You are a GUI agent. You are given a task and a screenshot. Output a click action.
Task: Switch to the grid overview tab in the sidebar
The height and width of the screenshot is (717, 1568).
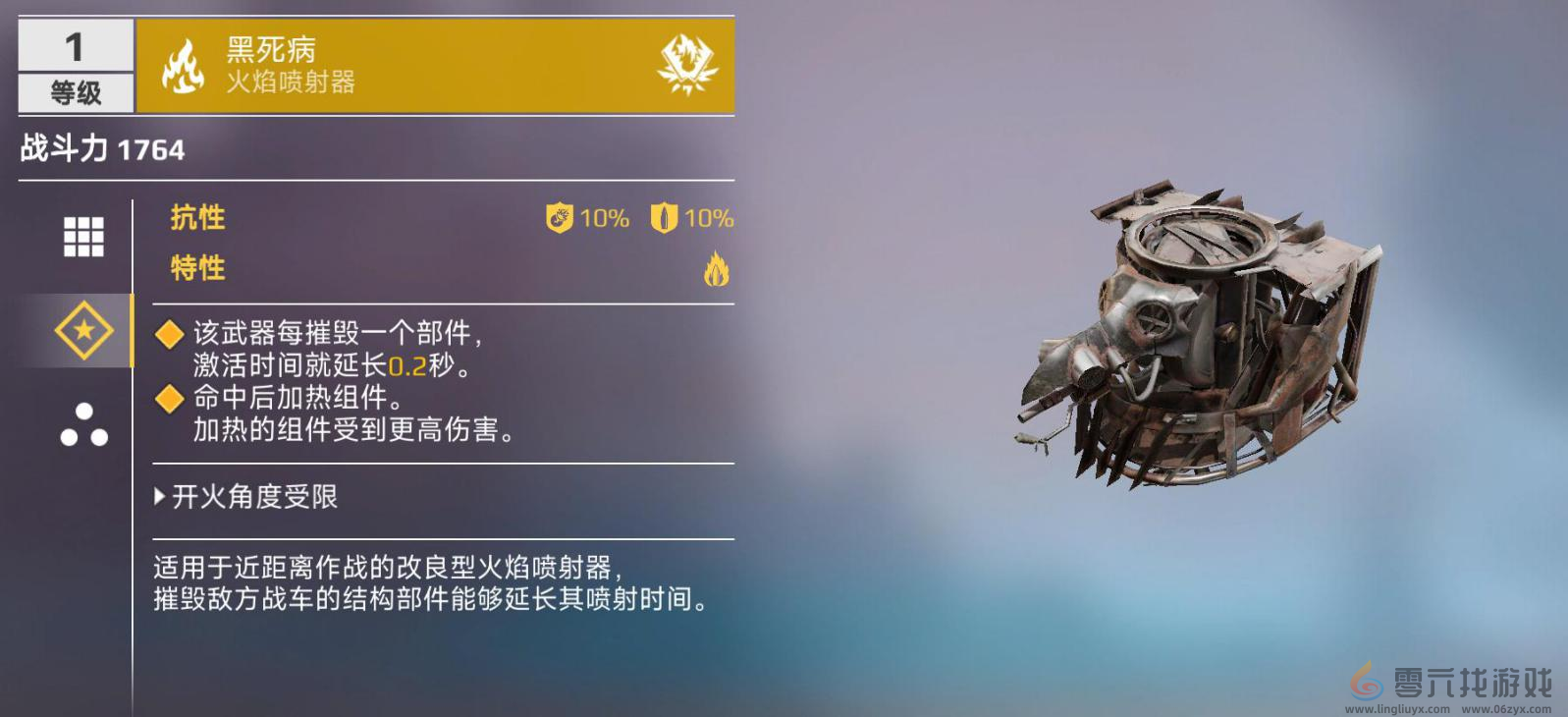(x=81, y=236)
